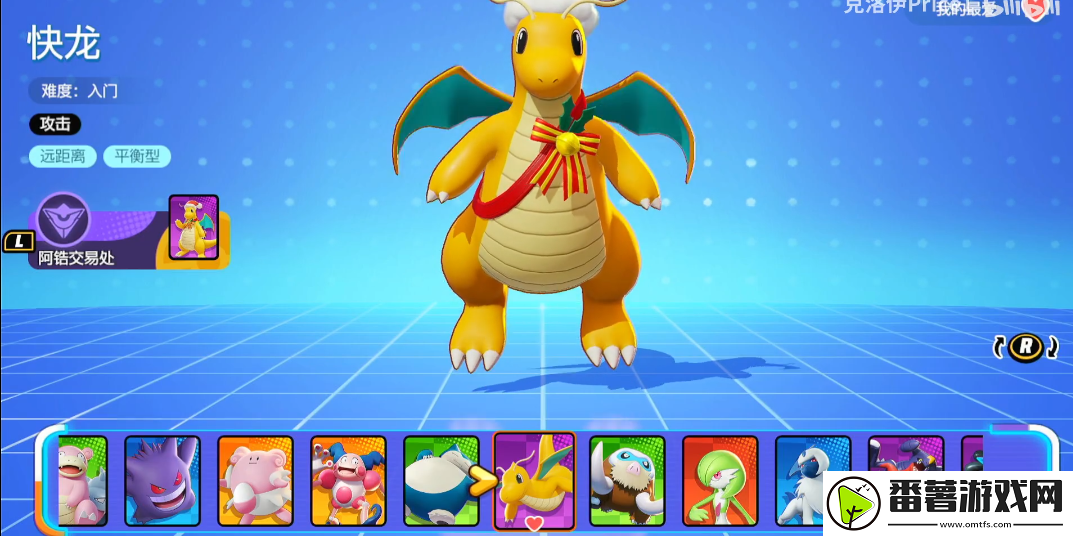Click the 平衡型 style tag
Screen dimensions: 1073x536
coord(137,156)
